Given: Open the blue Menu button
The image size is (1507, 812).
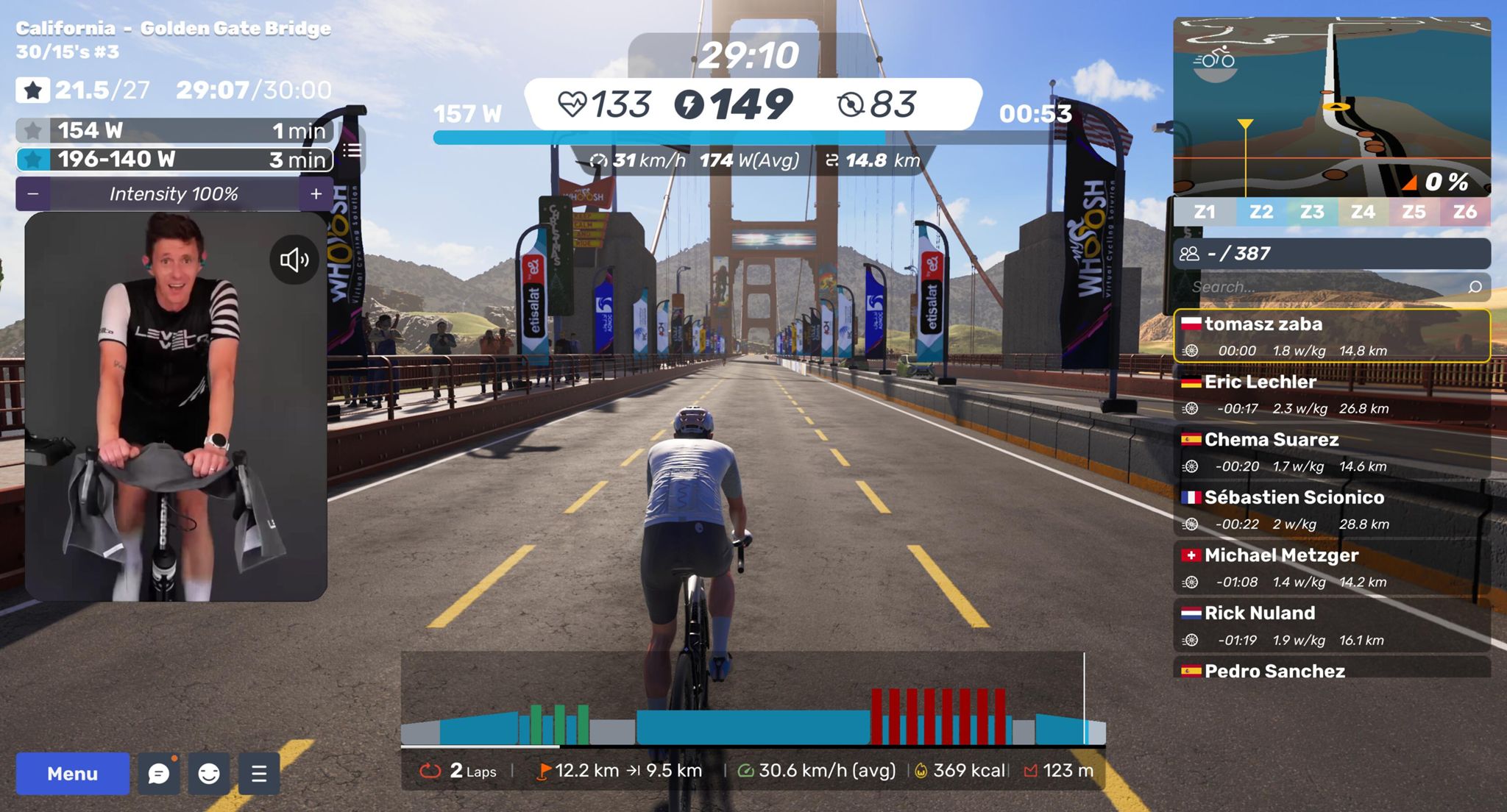Looking at the screenshot, I should 72,774.
